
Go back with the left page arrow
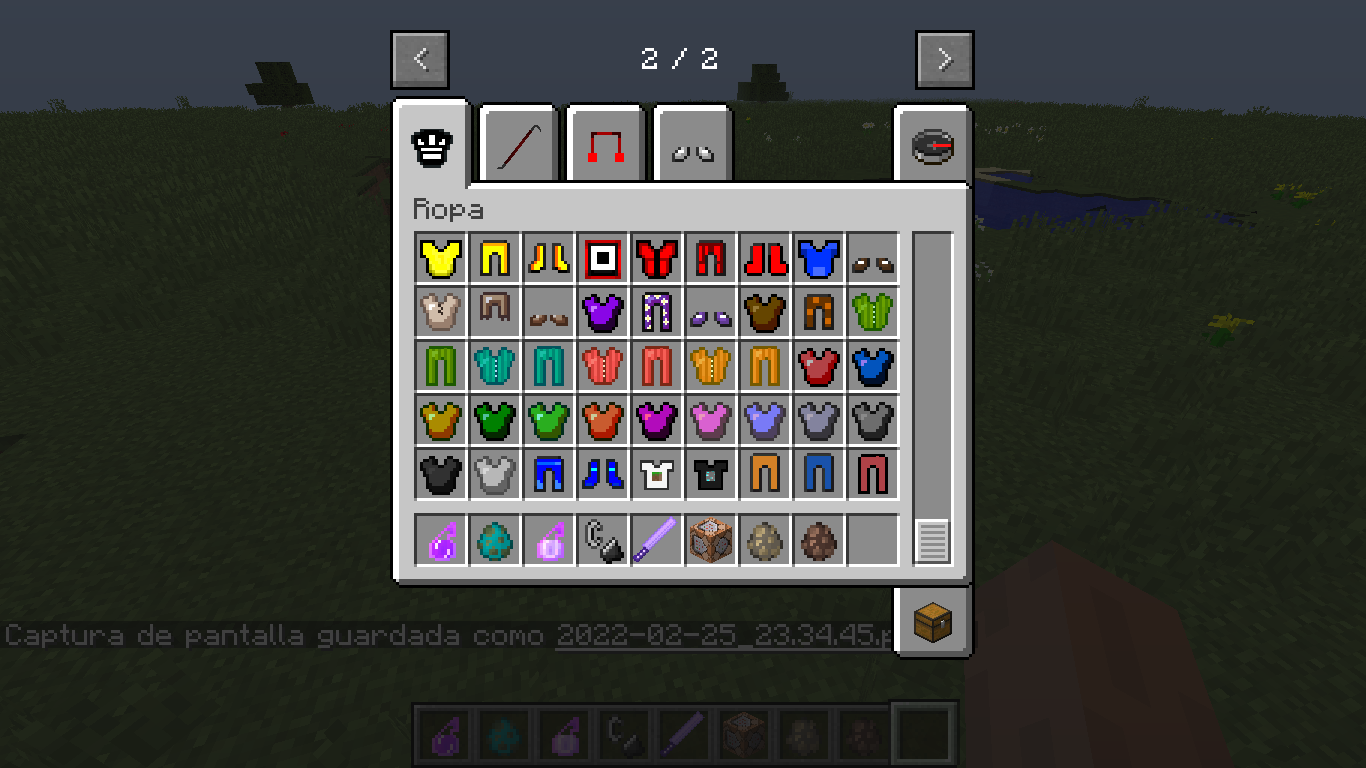(x=420, y=59)
